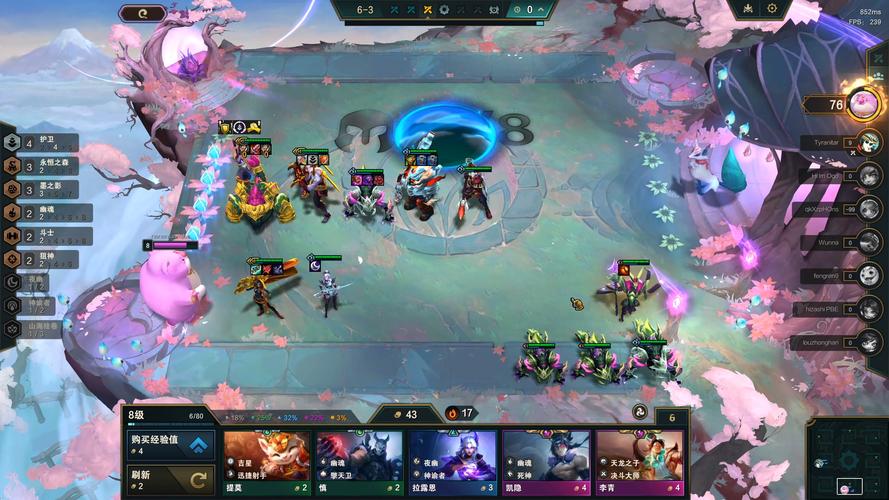Image resolution: width=889 pixels, height=500 pixels.
Task: Select the 拉露恩 shop card
Action: coord(453,463)
